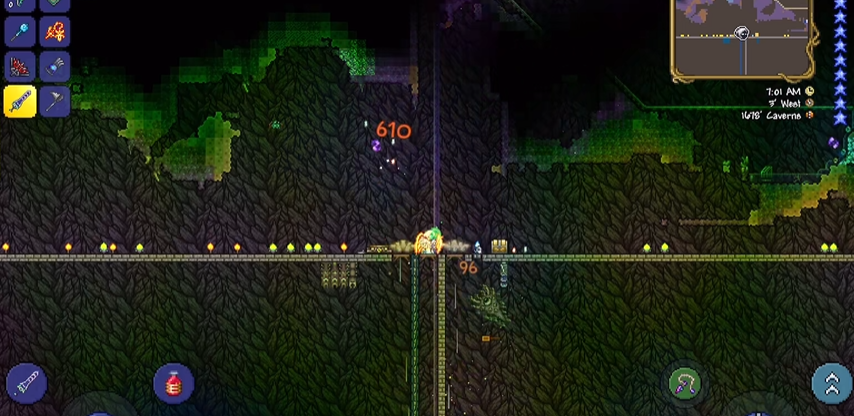Tap the double-arrow jump button
The height and width of the screenshot is (416, 854).
[831, 384]
